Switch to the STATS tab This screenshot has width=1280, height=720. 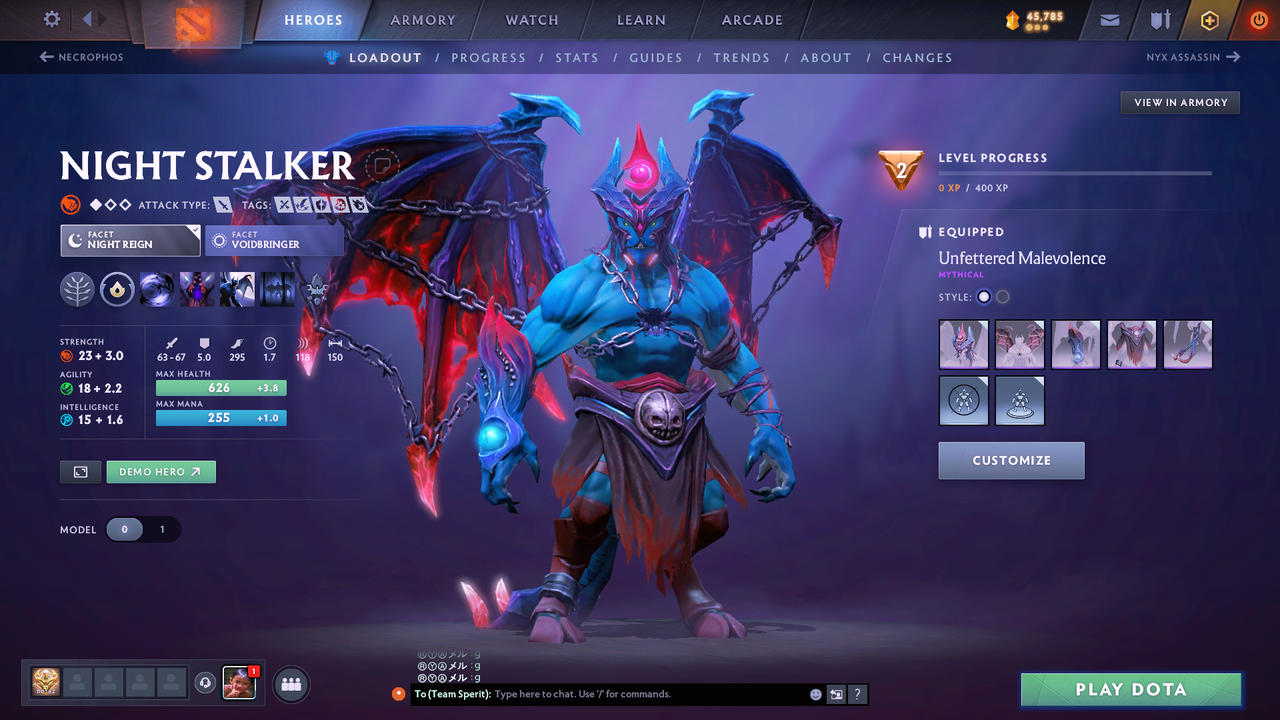click(x=577, y=57)
